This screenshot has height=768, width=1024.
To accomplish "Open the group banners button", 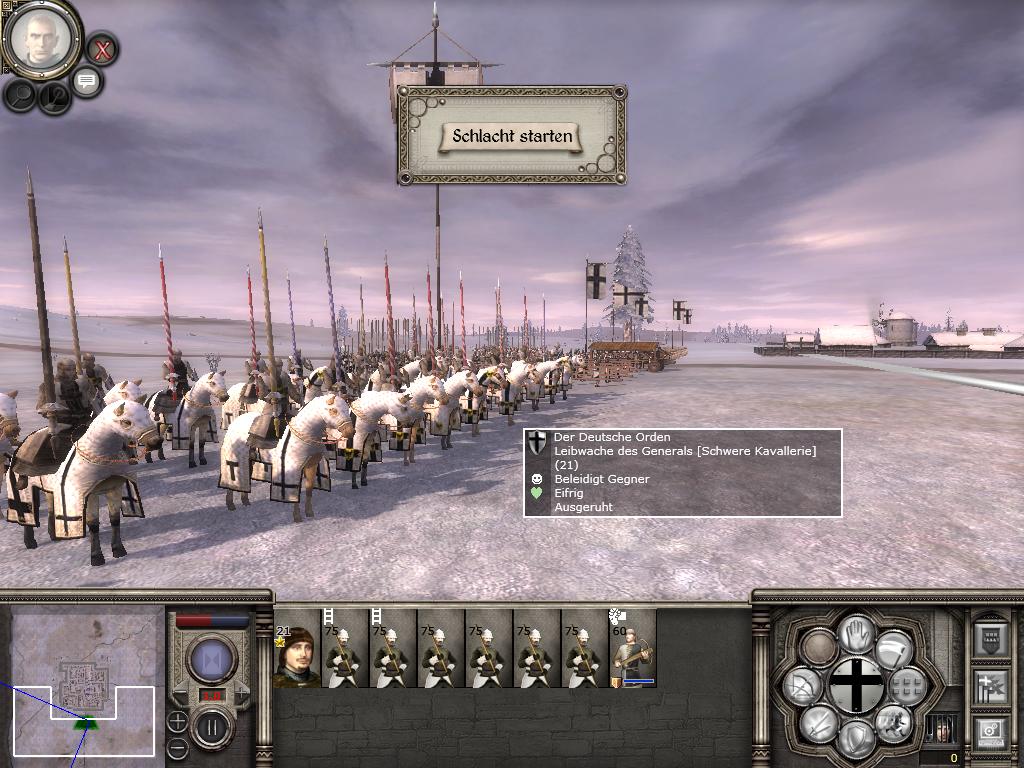I will [990, 687].
